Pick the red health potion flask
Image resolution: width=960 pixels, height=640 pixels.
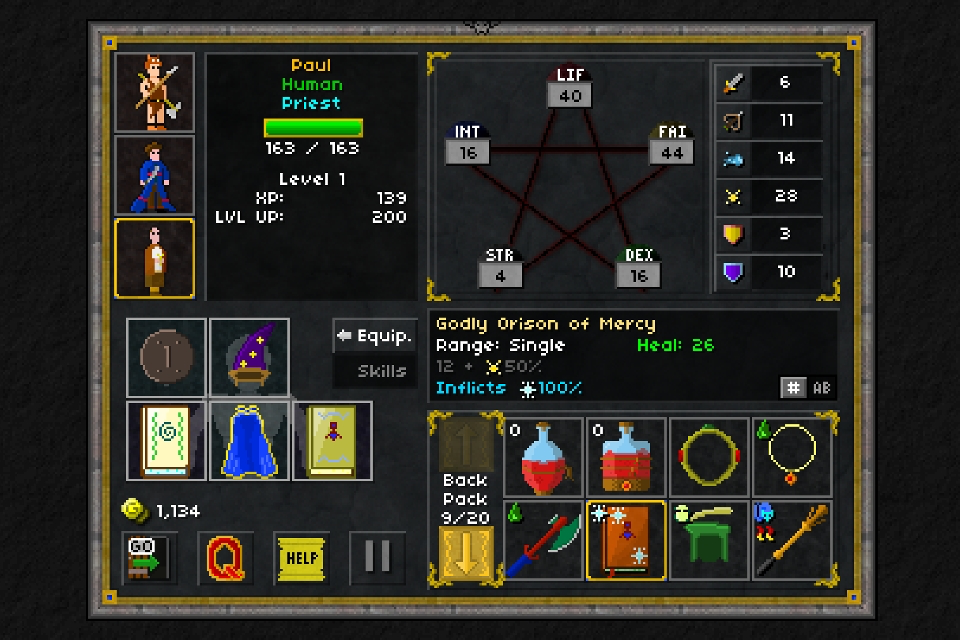pyautogui.click(x=544, y=458)
